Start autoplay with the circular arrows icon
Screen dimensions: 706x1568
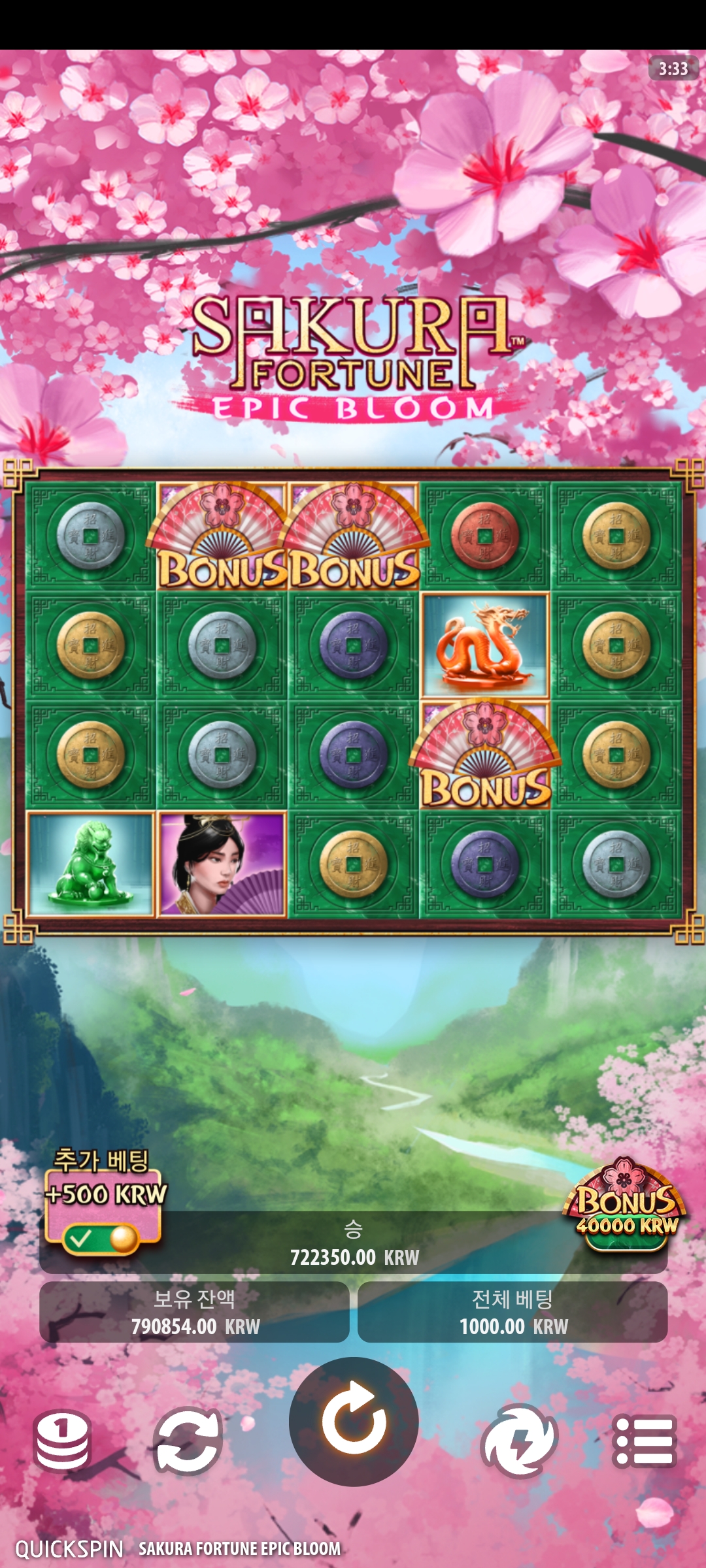[188, 1441]
